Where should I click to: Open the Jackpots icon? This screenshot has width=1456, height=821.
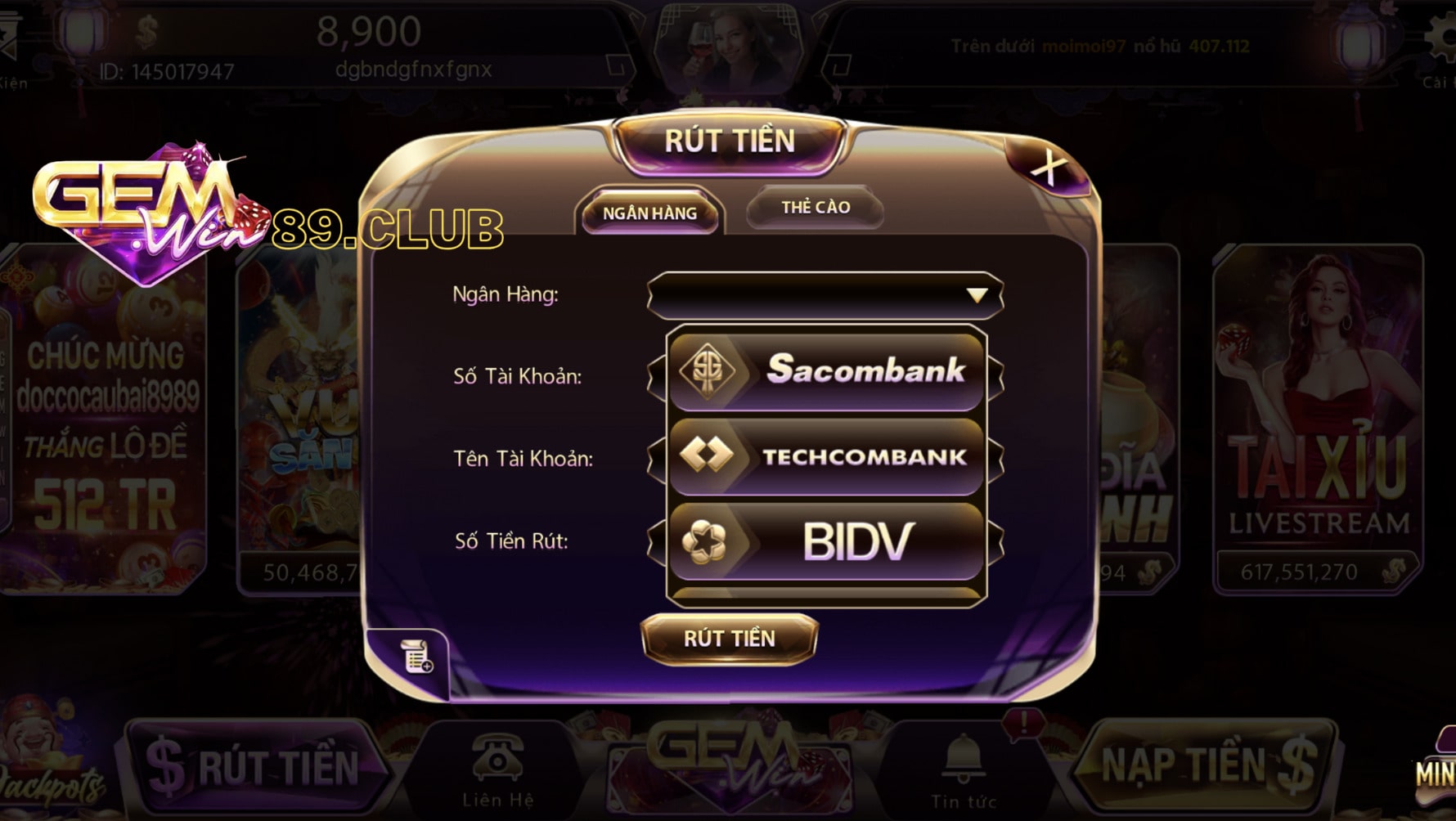[49, 760]
